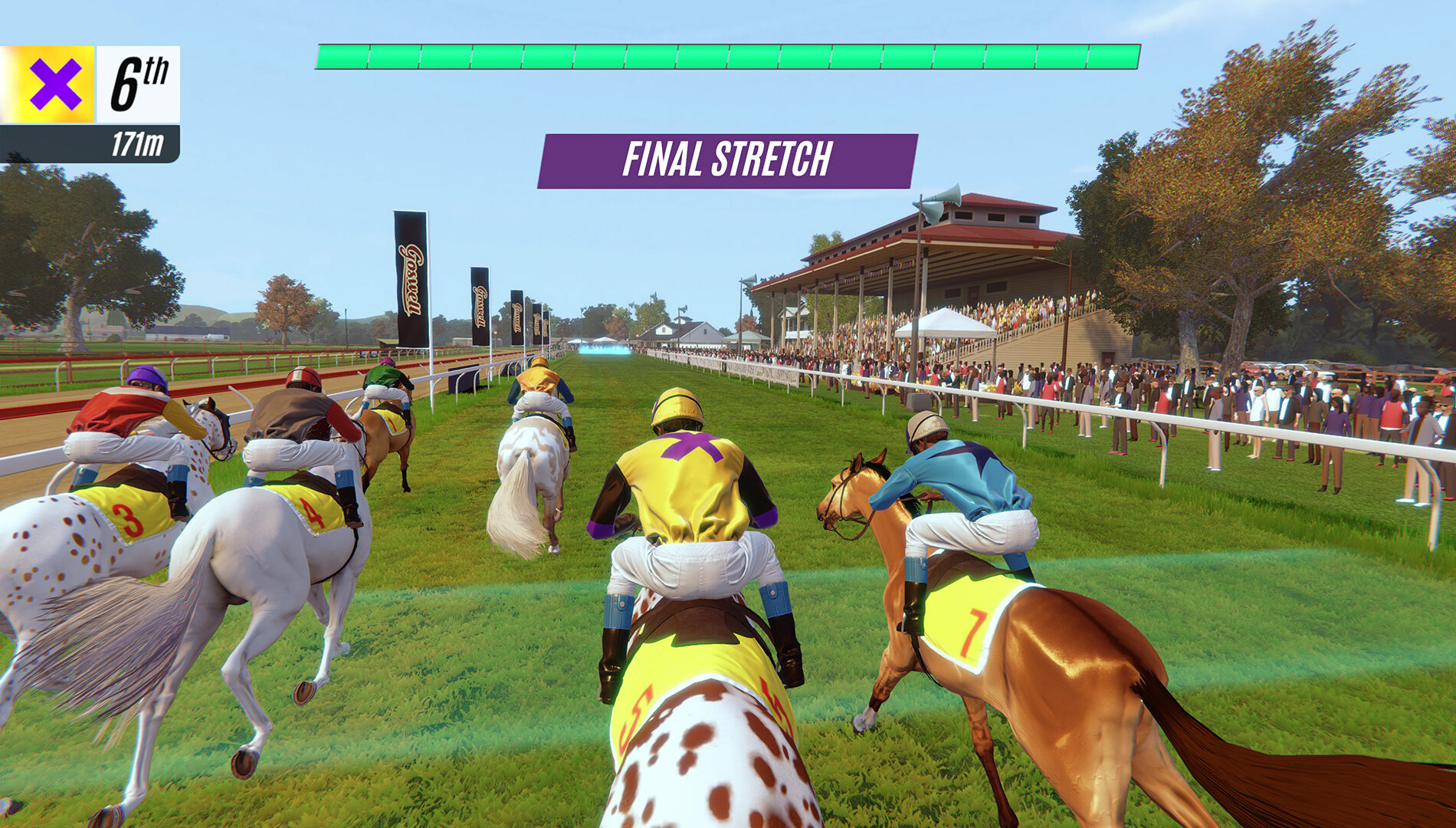The image size is (1456, 828).
Task: Select the jockey in the purple helmet
Action: coord(144,373)
